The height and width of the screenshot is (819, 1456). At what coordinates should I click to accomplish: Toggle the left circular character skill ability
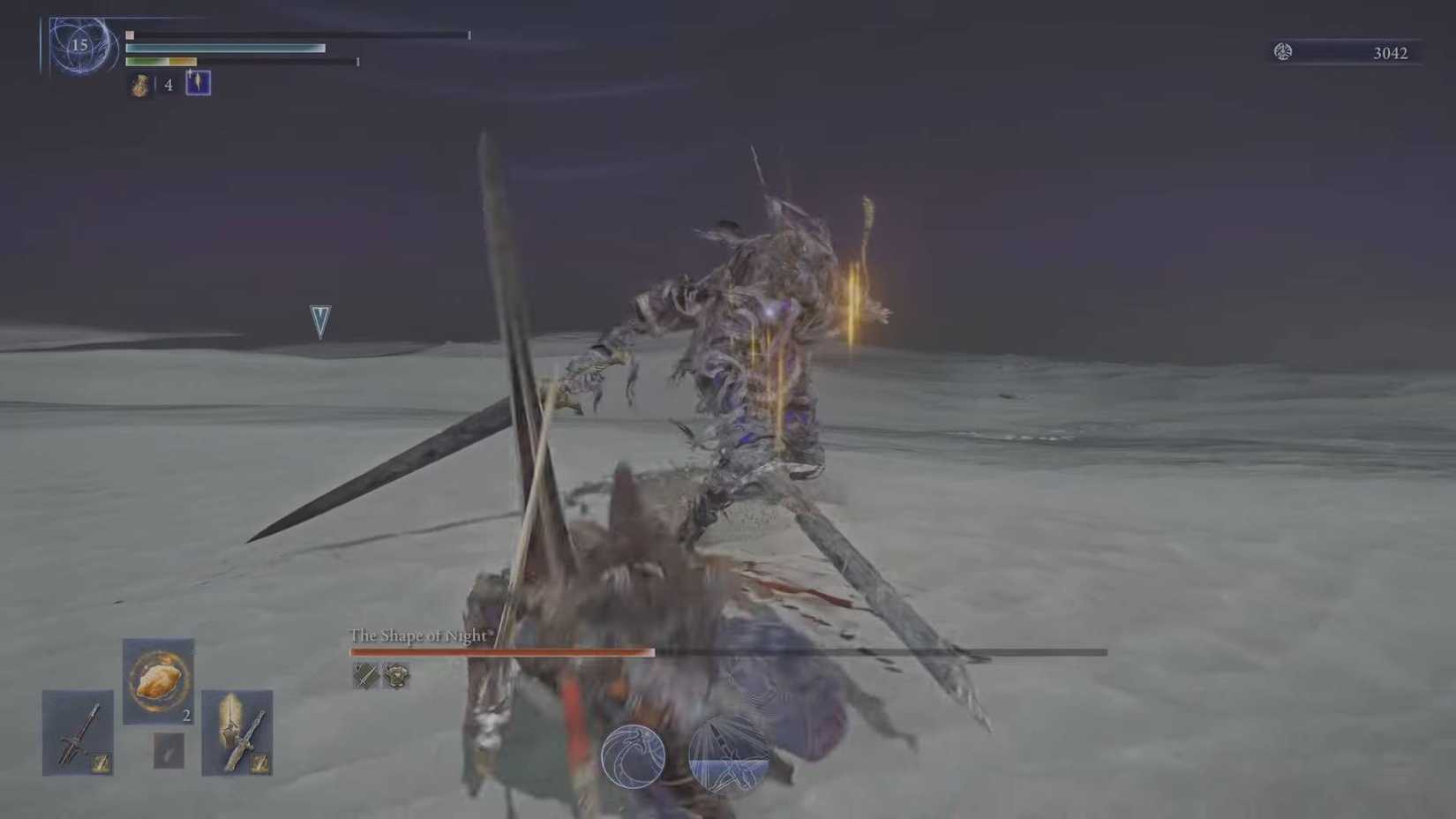(634, 757)
